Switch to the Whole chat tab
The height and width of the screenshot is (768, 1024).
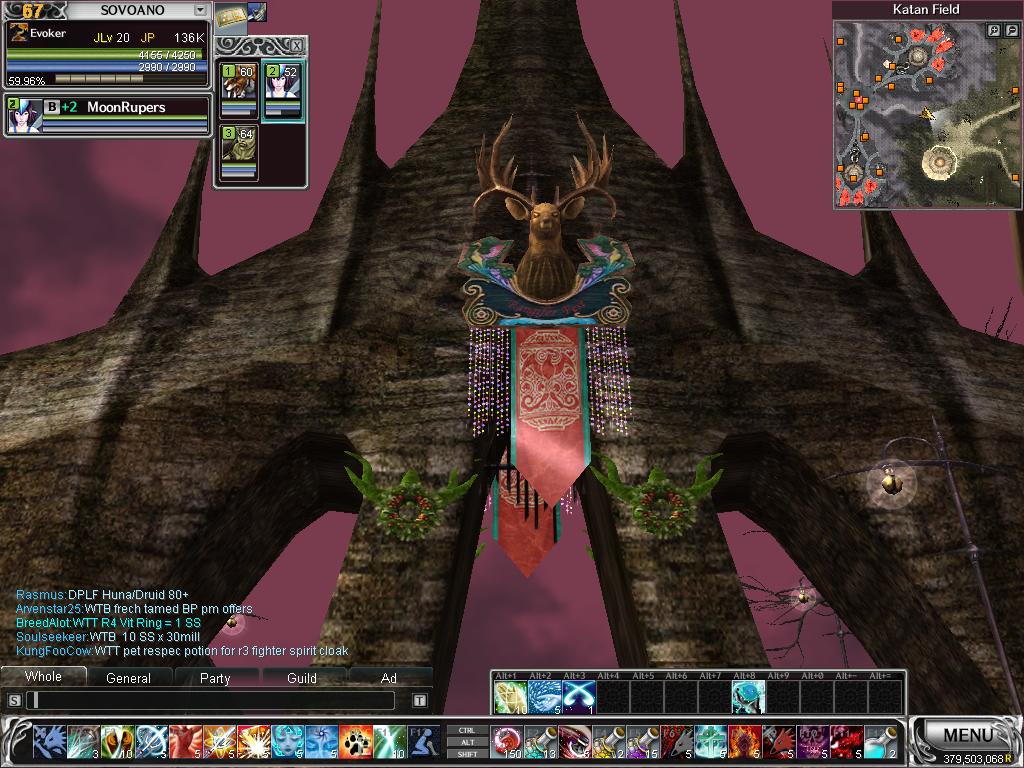(x=43, y=677)
